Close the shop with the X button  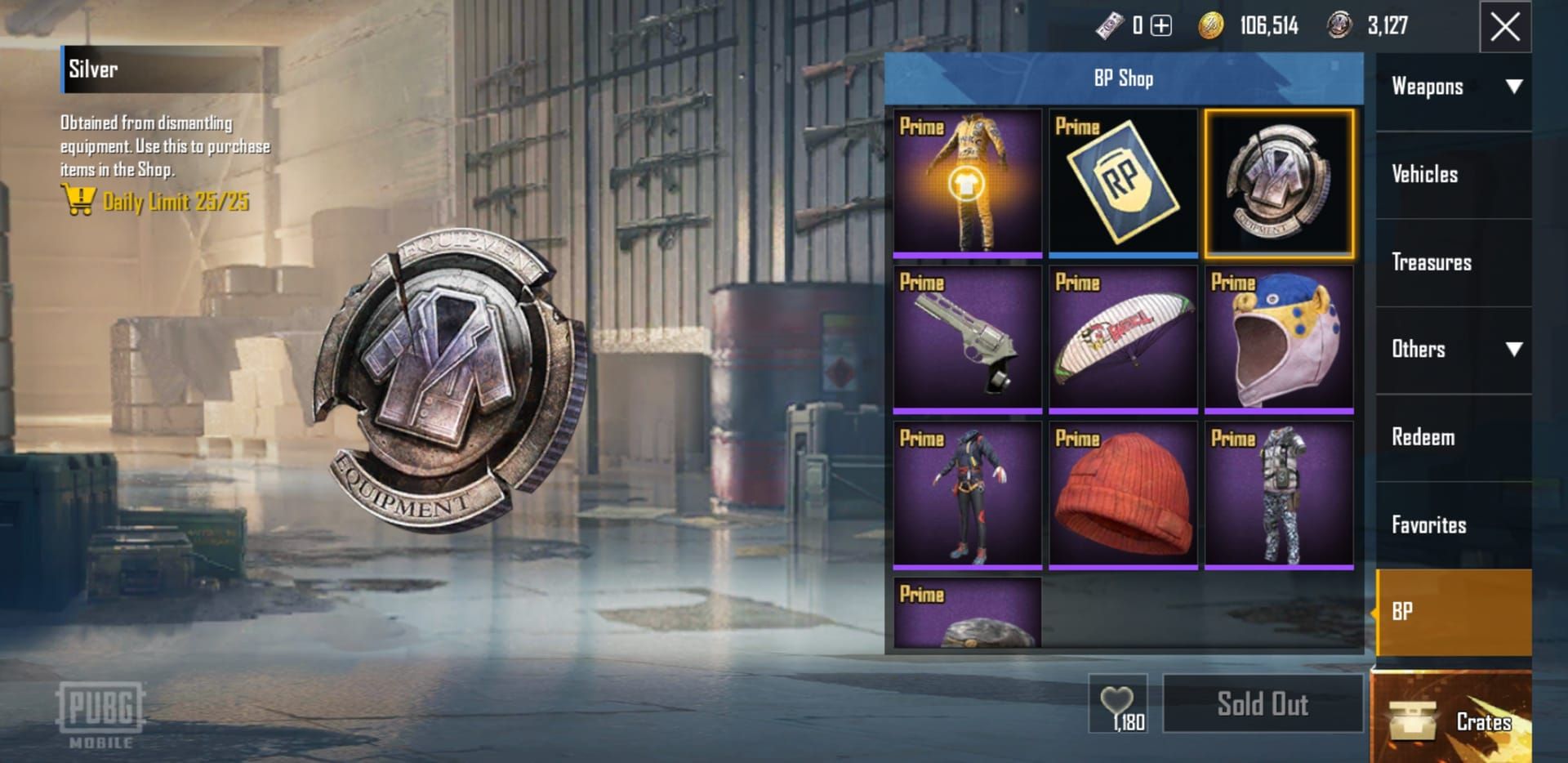pos(1505,27)
